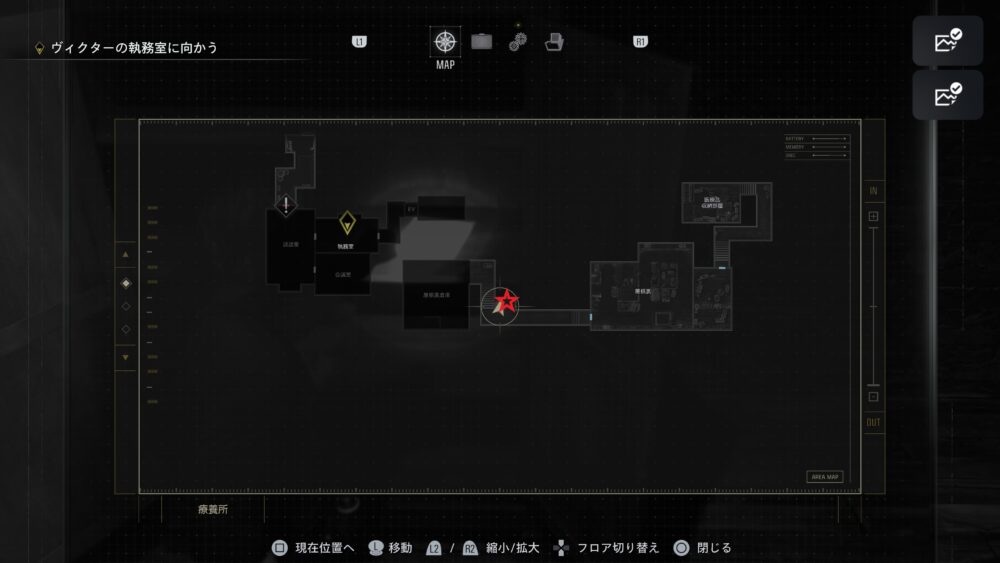
Task: Click the zoom-in plus button
Action: tap(873, 216)
